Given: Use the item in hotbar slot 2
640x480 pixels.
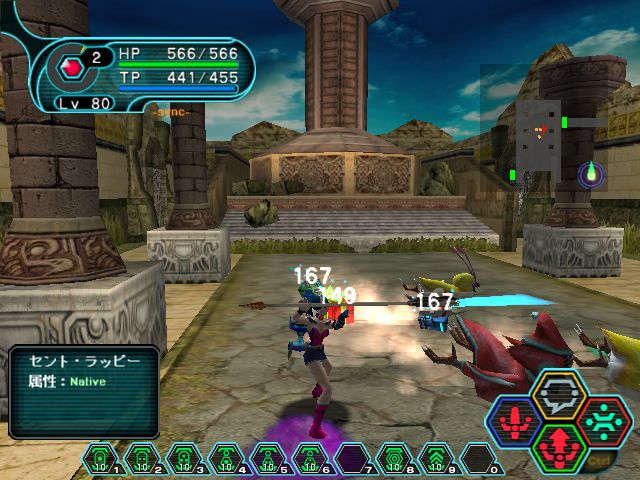Looking at the screenshot, I should tap(143, 460).
